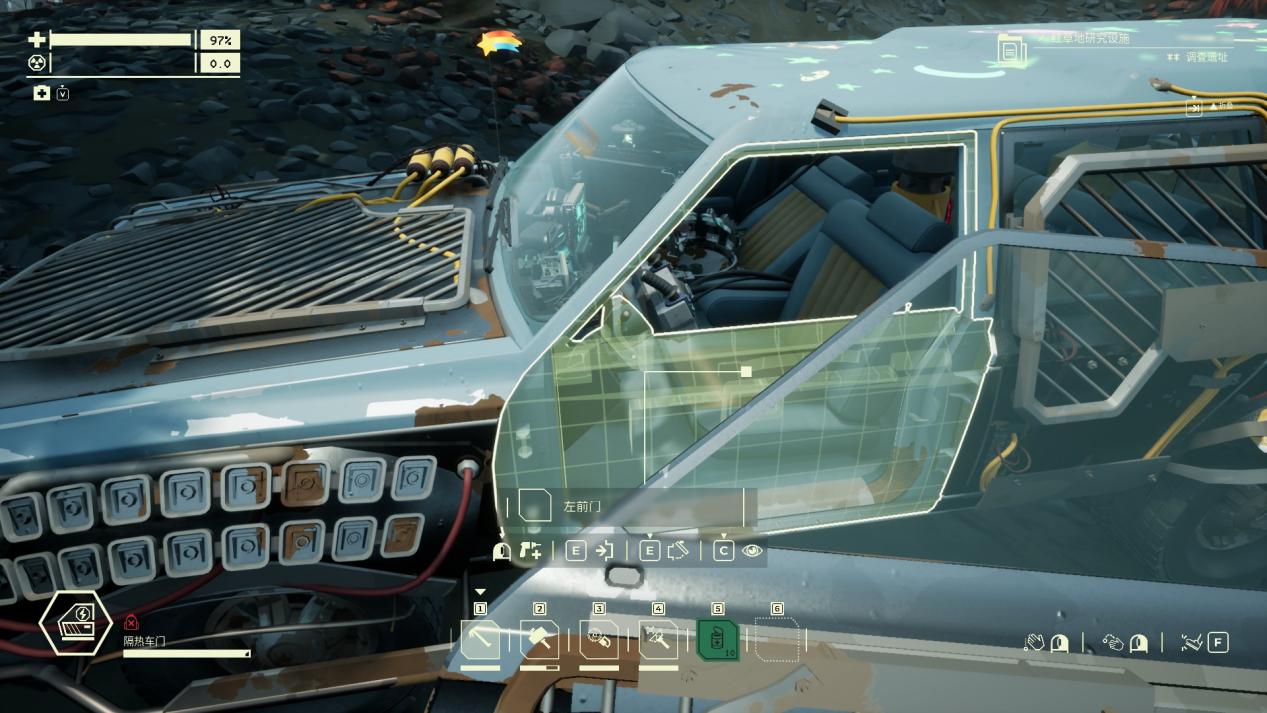The width and height of the screenshot is (1267, 713).
Task: Select the green canister item slot
Action: 717,640
